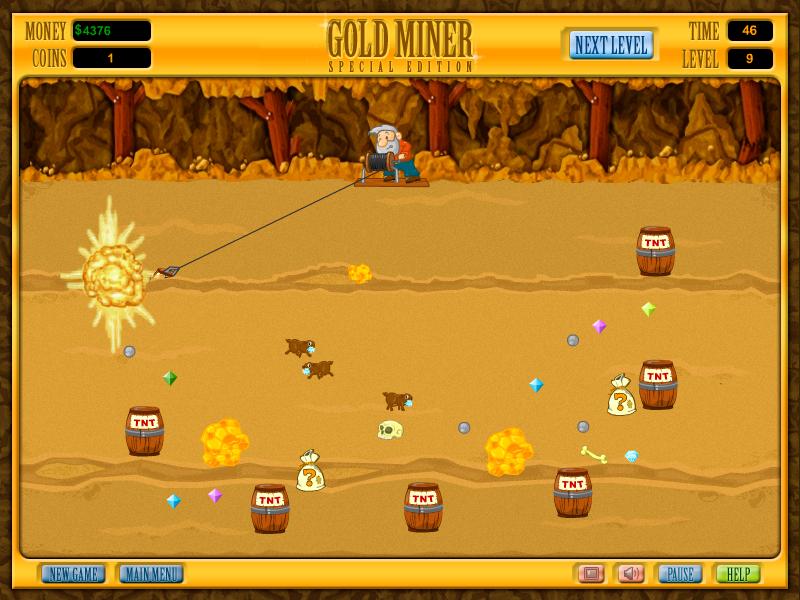Pause the game
The height and width of the screenshot is (600, 800).
tap(679, 574)
